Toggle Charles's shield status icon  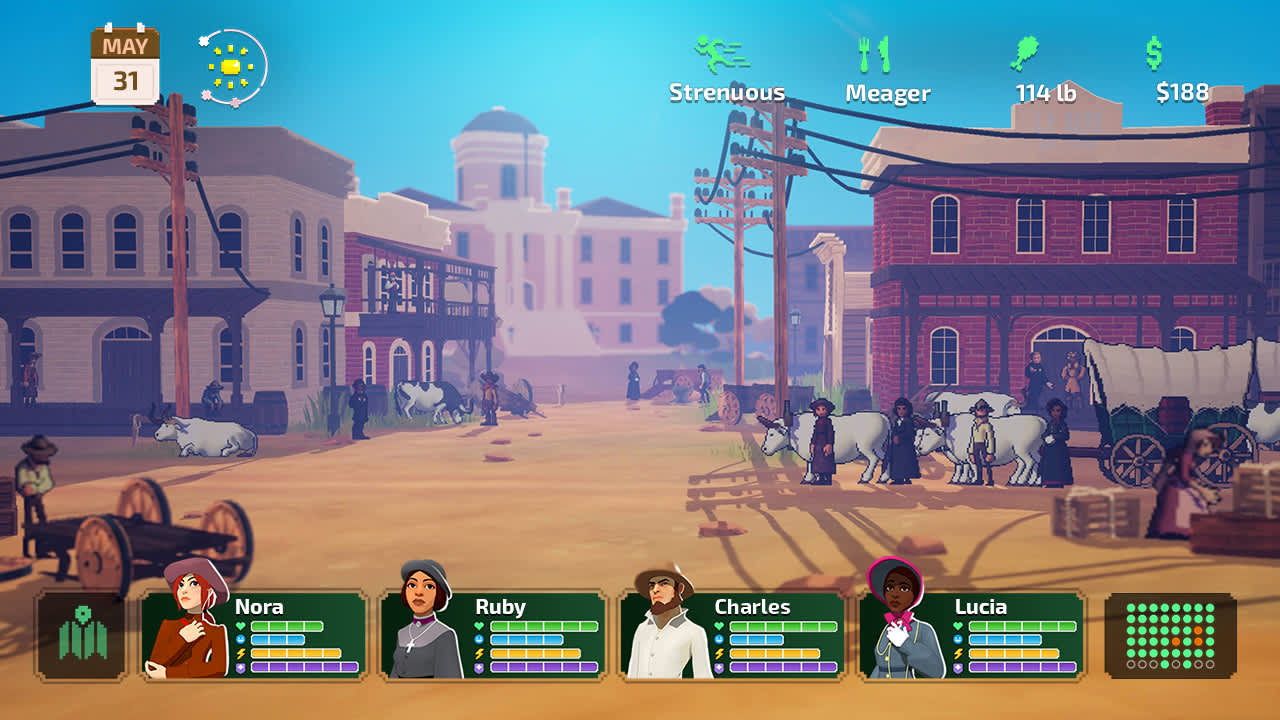[719, 667]
